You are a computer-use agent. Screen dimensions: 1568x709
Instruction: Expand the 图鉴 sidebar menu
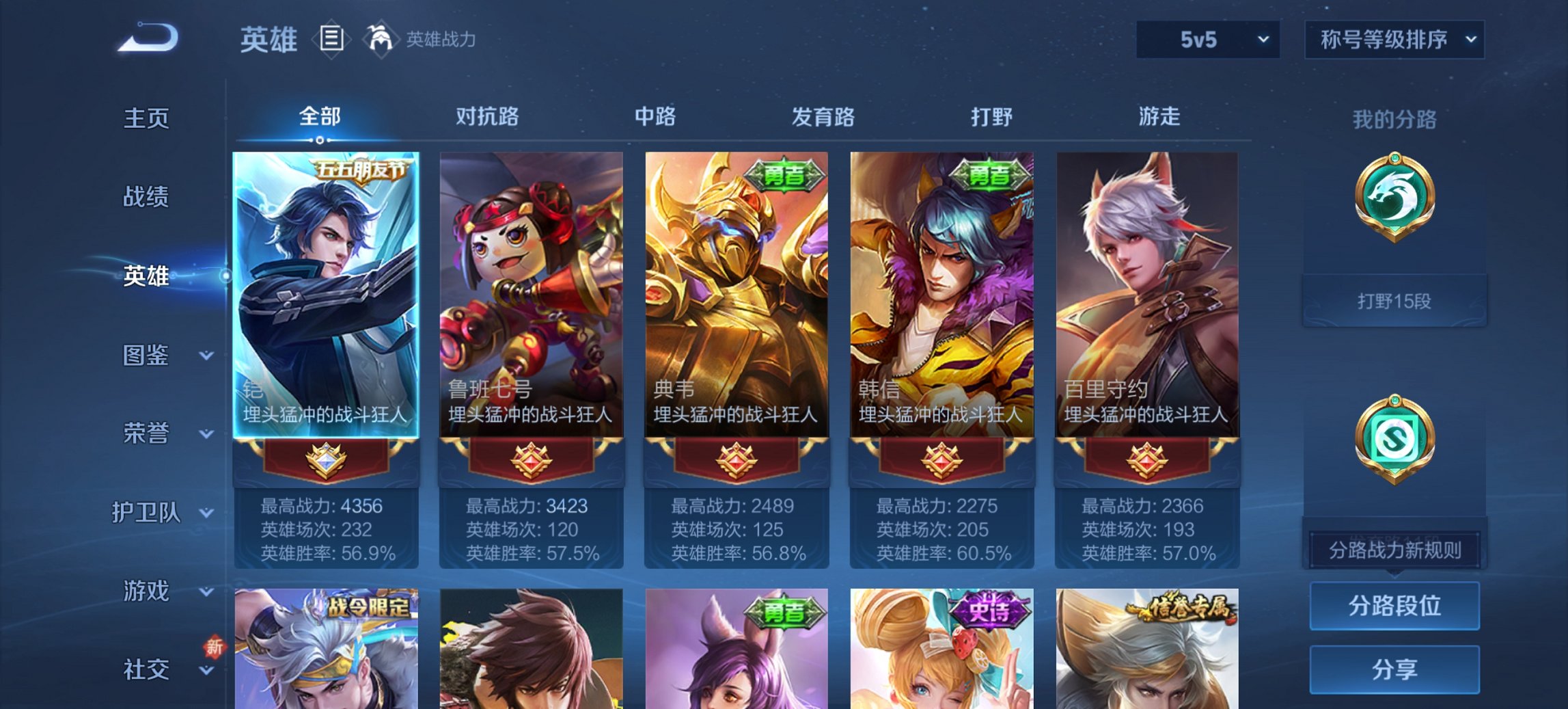coord(145,356)
